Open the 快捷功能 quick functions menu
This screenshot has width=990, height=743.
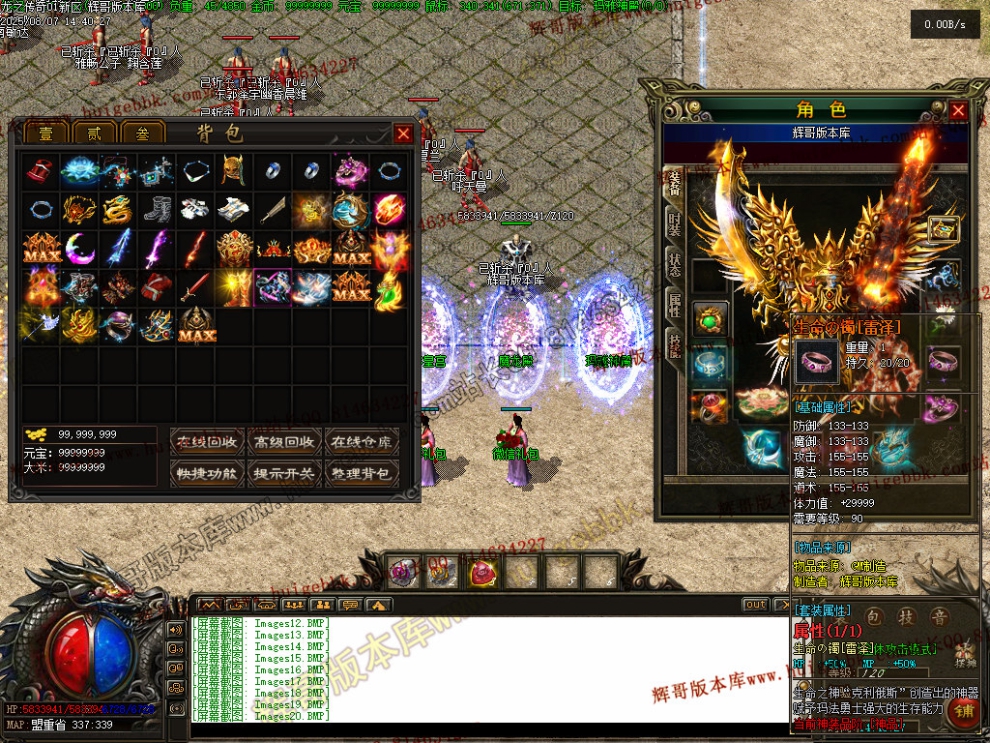pyautogui.click(x=207, y=473)
